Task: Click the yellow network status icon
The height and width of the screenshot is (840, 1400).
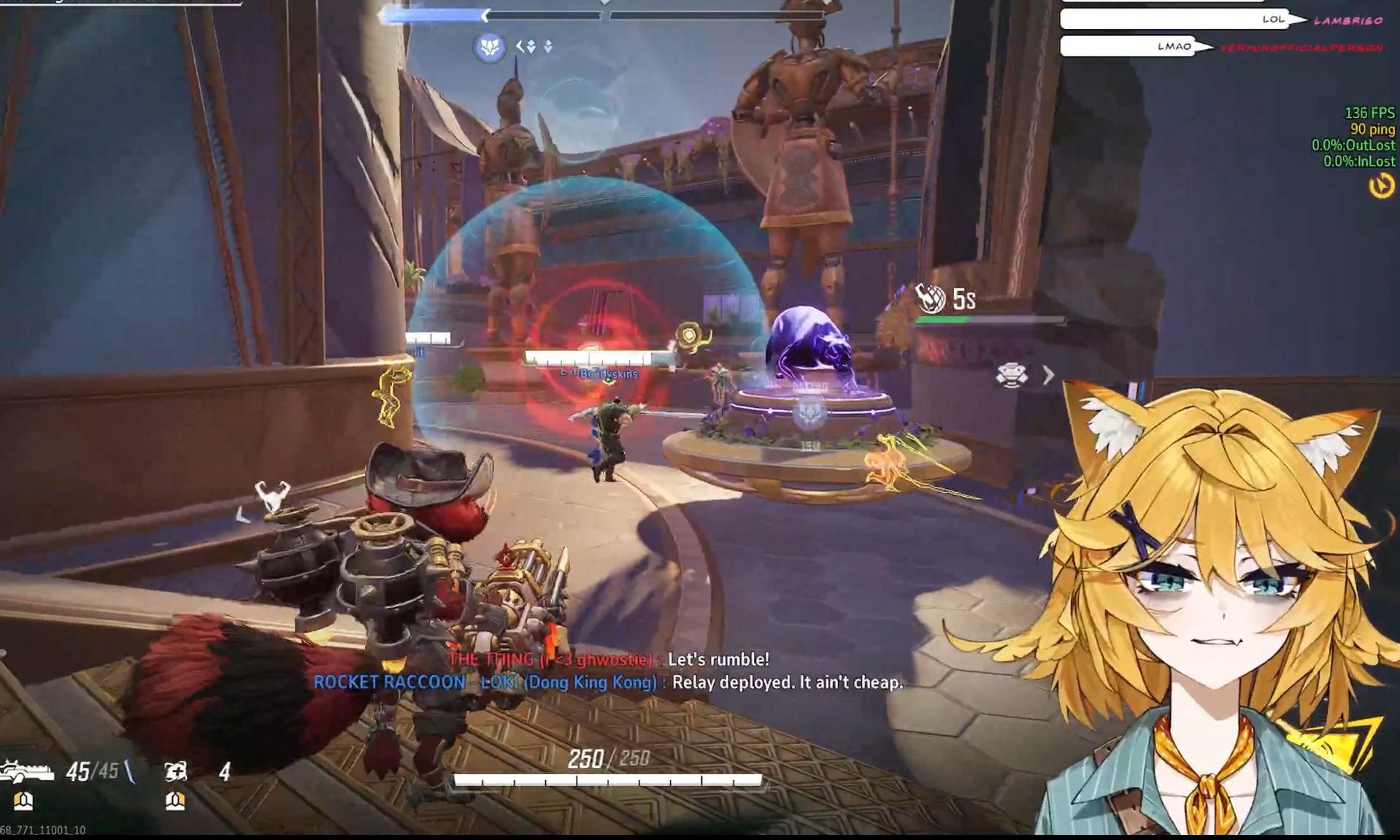Action: coord(1380,186)
